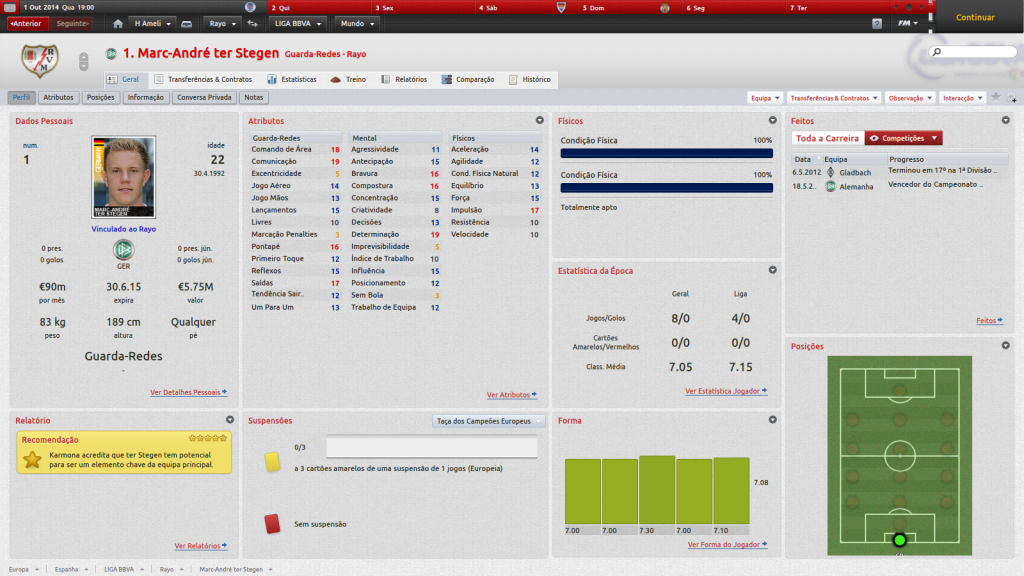Select the Atributos sub-tab
1024x576 pixels.
click(59, 98)
